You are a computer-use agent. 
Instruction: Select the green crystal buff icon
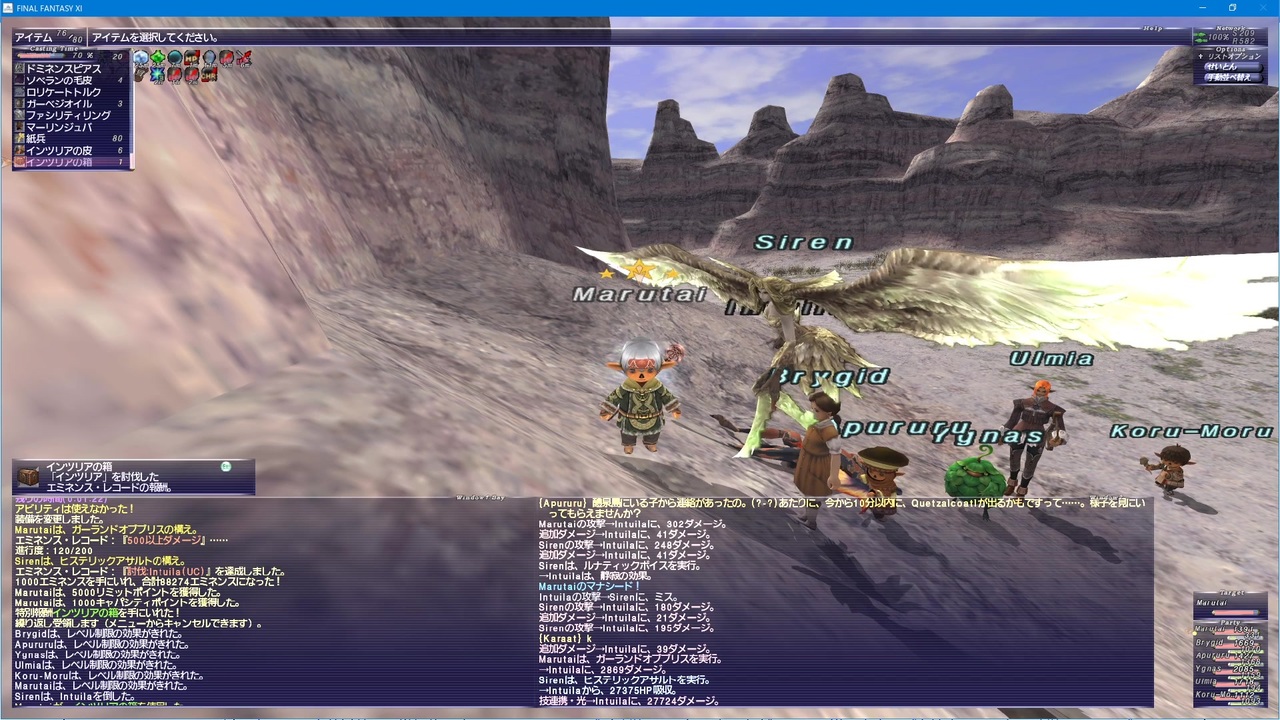click(x=157, y=55)
